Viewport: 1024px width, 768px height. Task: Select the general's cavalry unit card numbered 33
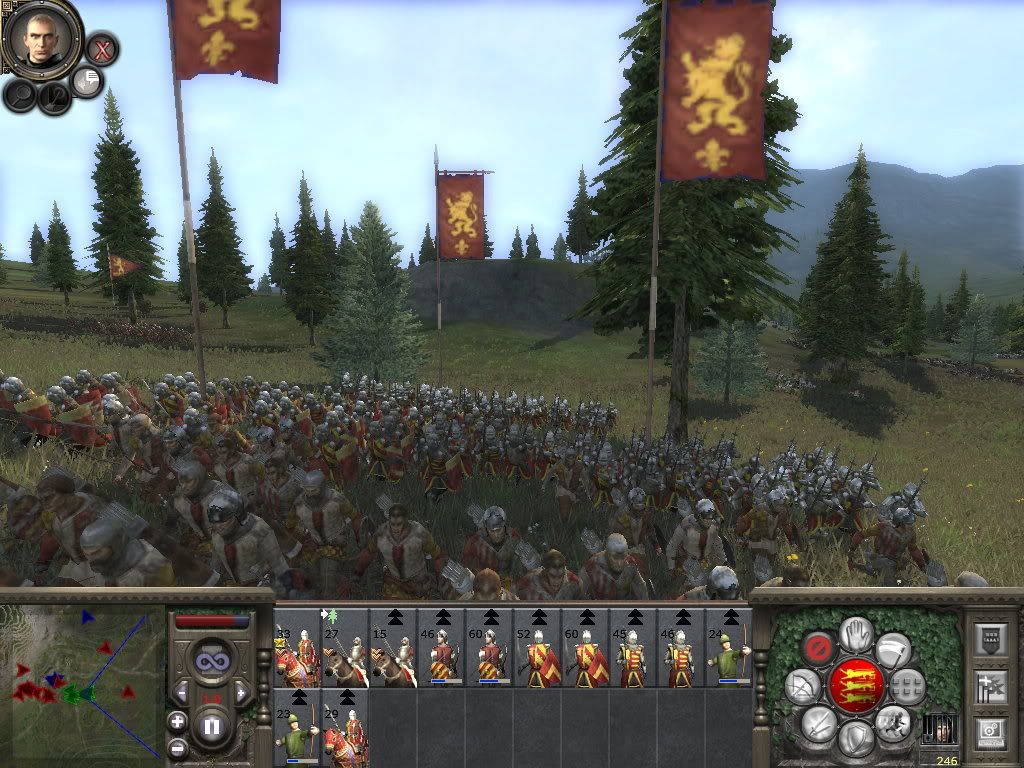(x=296, y=648)
